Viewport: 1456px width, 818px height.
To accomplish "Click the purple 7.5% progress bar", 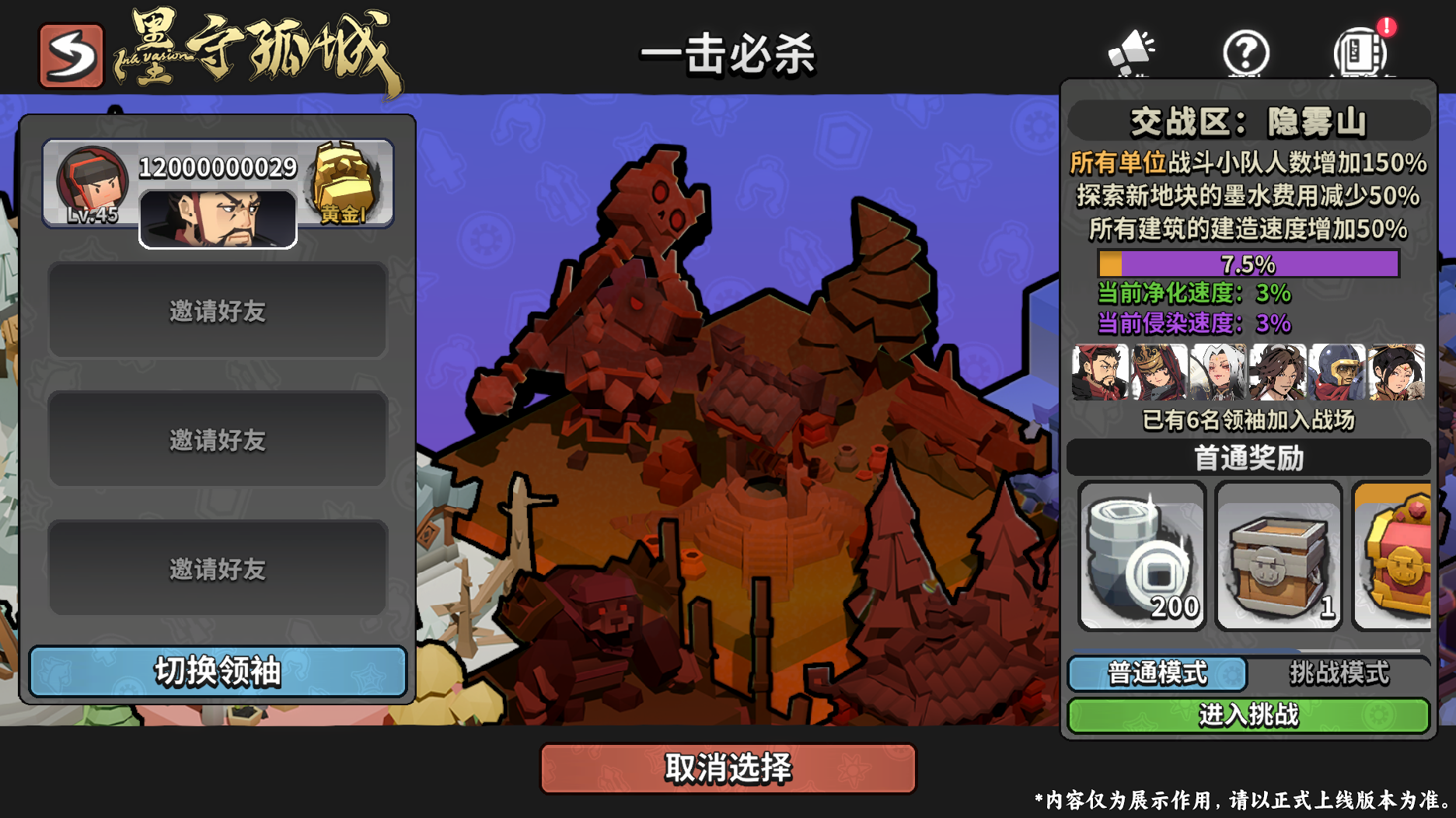I will 1248,264.
